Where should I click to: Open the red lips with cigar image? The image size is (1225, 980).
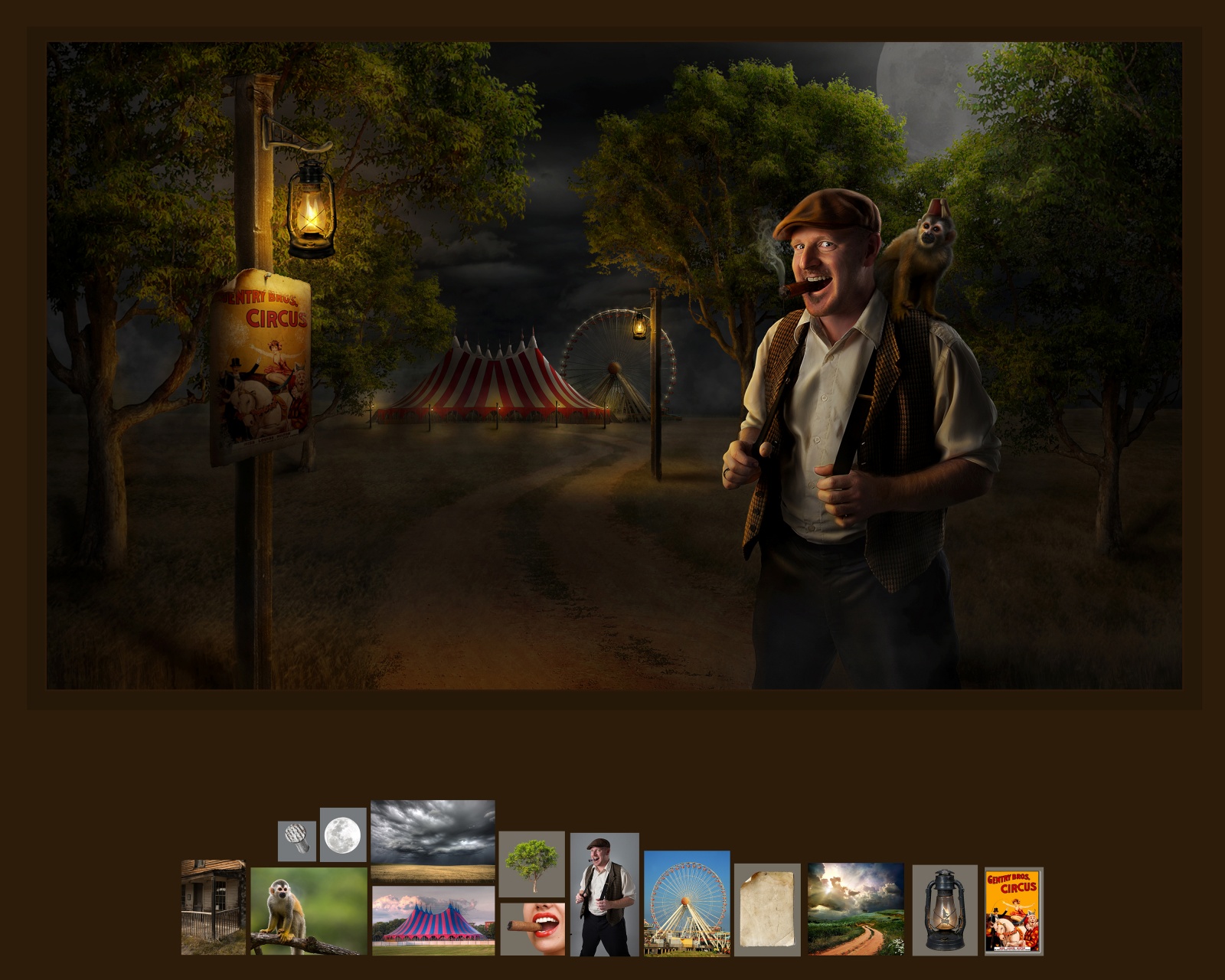[x=532, y=929]
